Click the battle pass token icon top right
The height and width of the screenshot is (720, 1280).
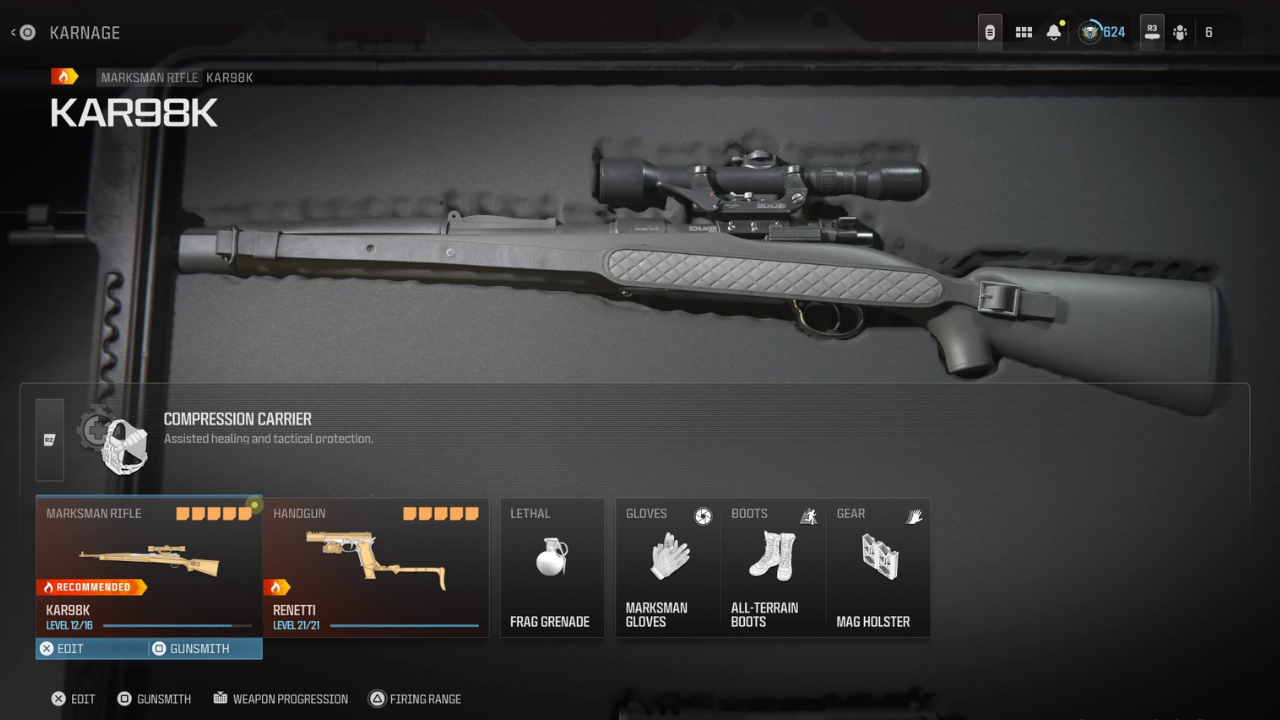tap(989, 31)
